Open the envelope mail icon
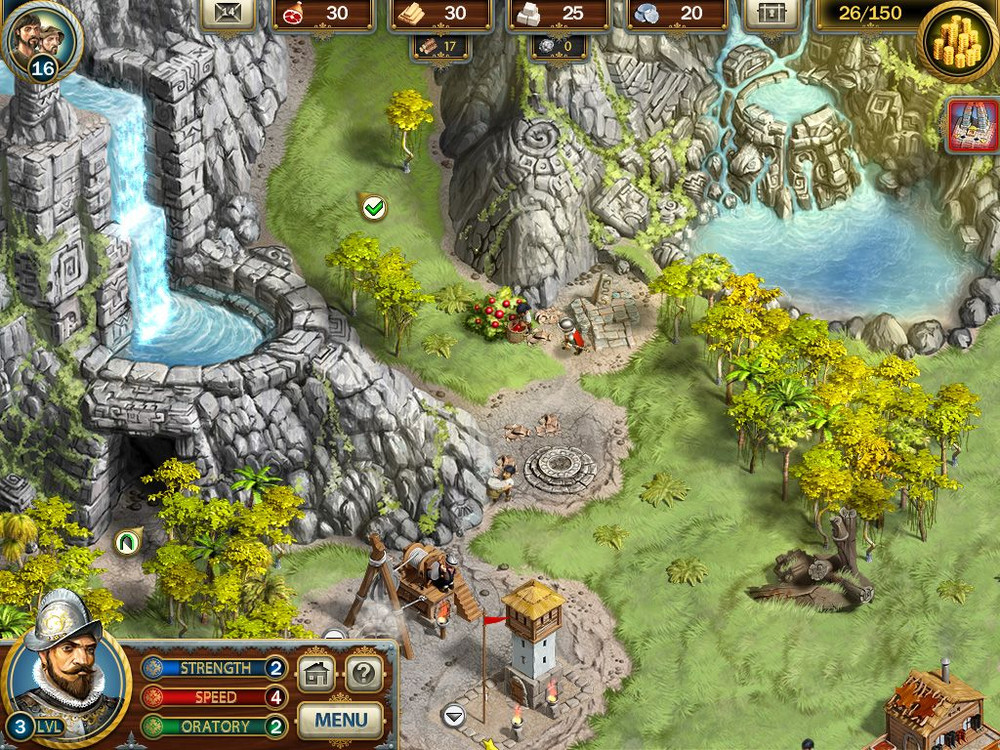Image resolution: width=1000 pixels, height=750 pixels. click(x=228, y=14)
